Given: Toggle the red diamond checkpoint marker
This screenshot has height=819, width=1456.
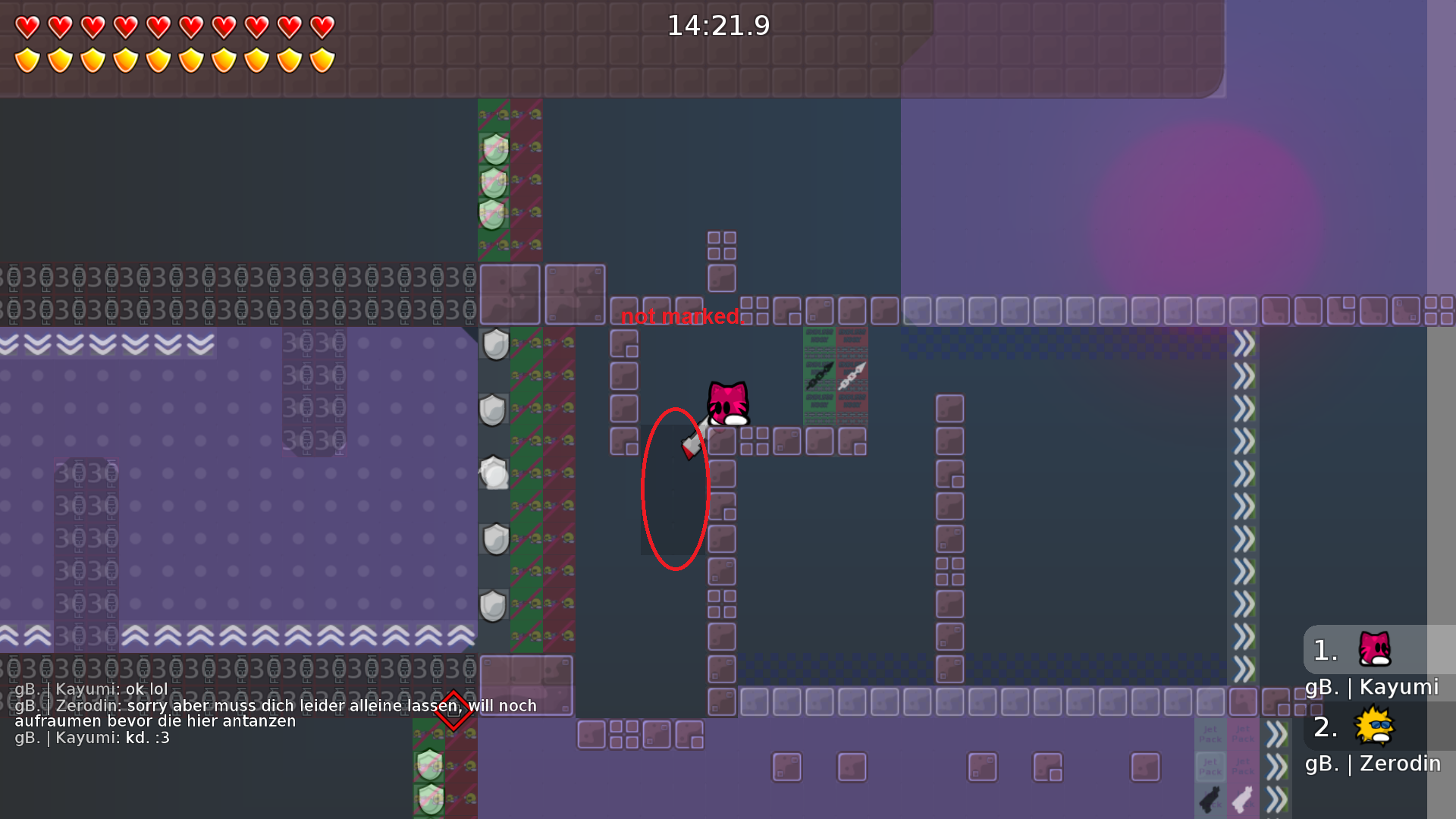Looking at the screenshot, I should [453, 709].
